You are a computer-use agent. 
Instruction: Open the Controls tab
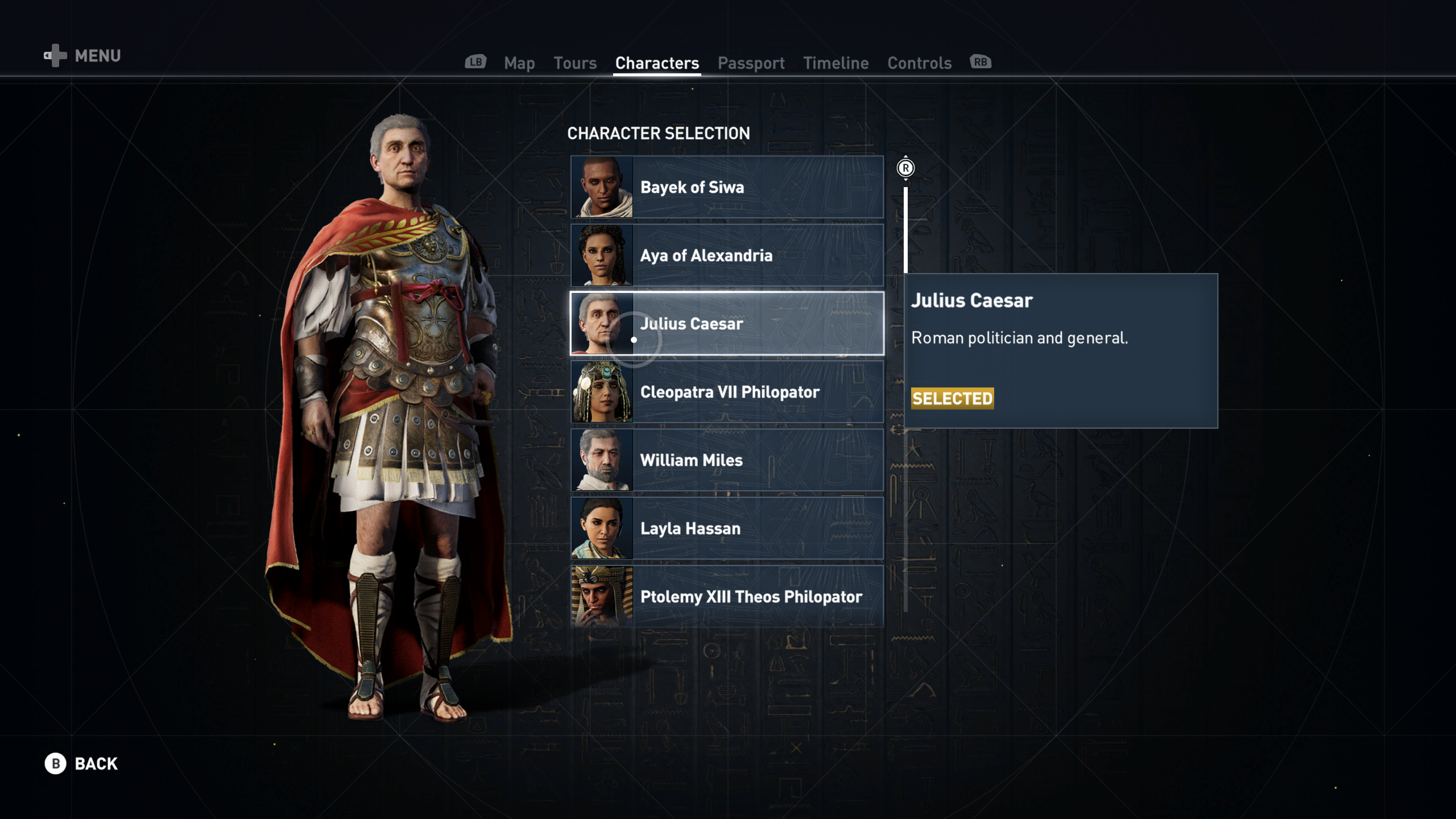click(919, 63)
